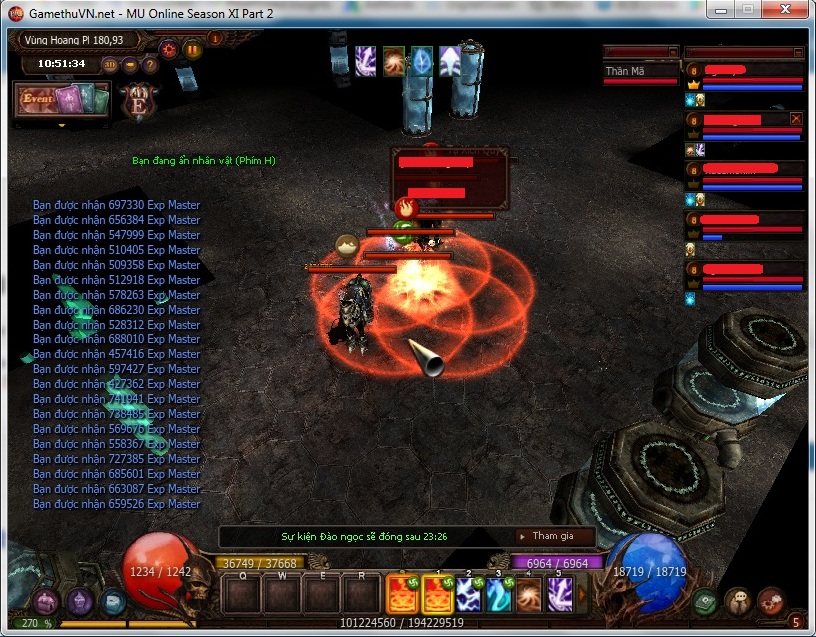
Task: Collapse the party list panel
Action: (798, 52)
